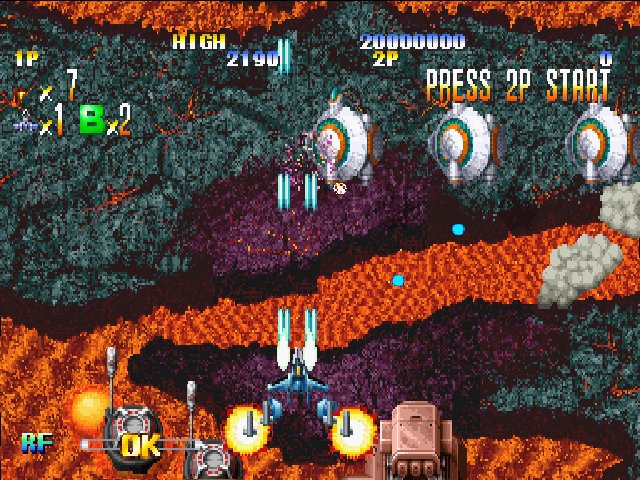Click the green B bomb stock icon

(x=94, y=125)
